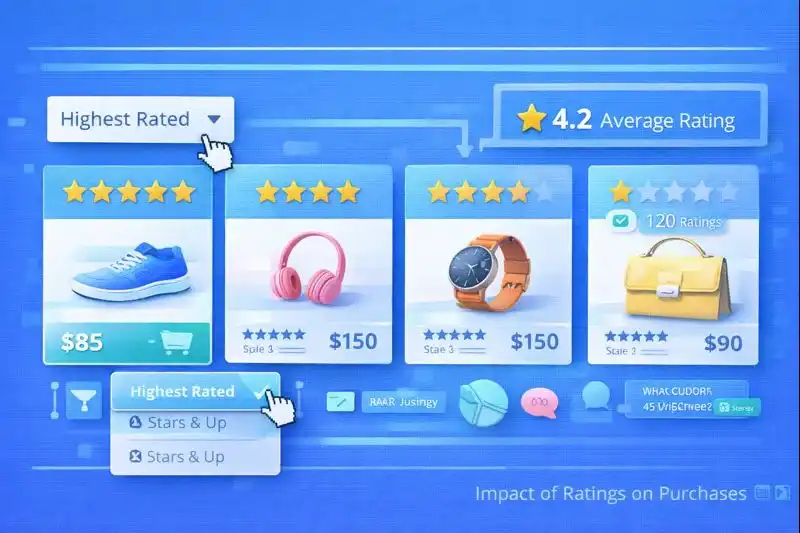Click the cart icon beside the $85 price
The width and height of the screenshot is (800, 533).
pos(175,343)
